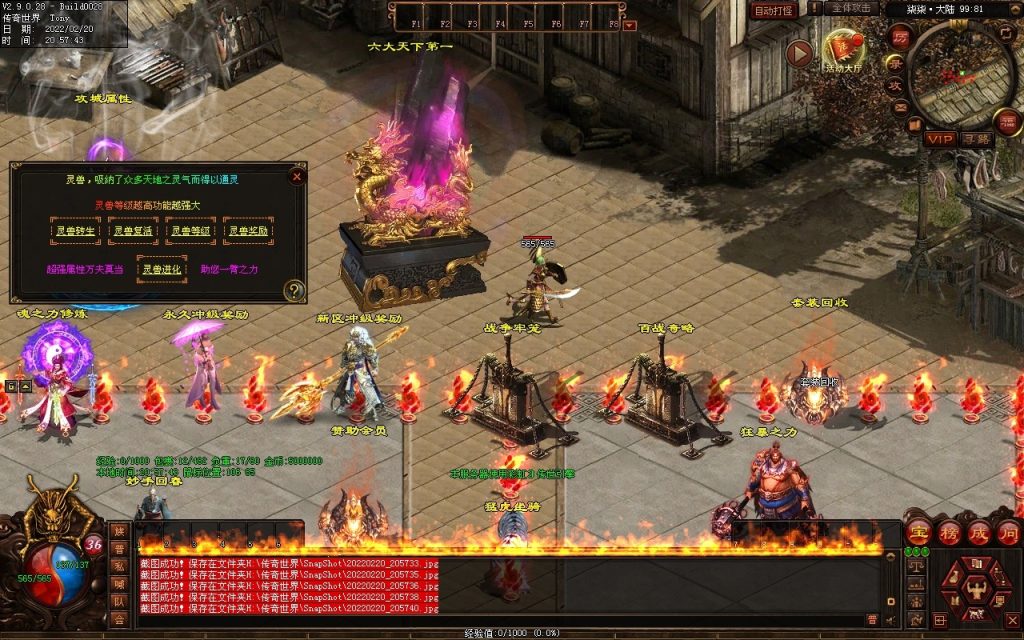
Task: Choose the 灵兽进化 option
Action: [x=161, y=270]
